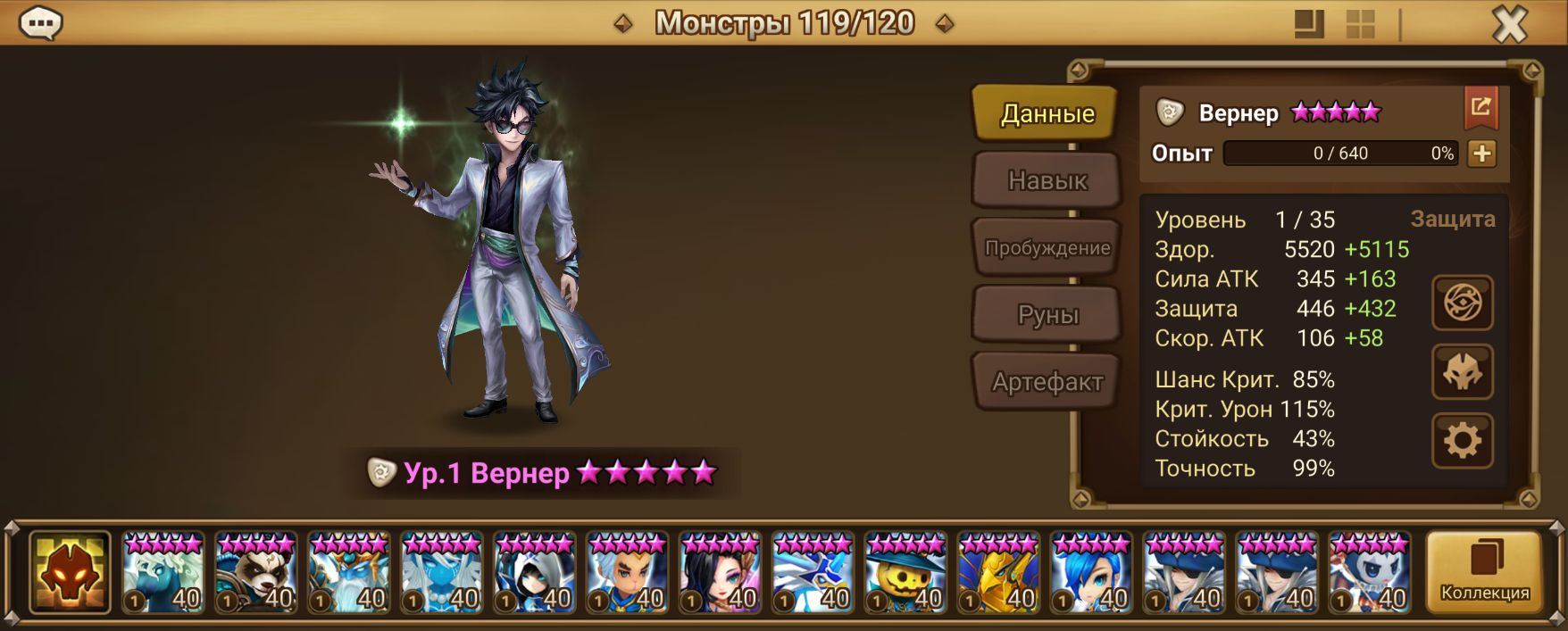Open the Артефакт tab
This screenshot has height=631, width=1568.
(x=1047, y=382)
